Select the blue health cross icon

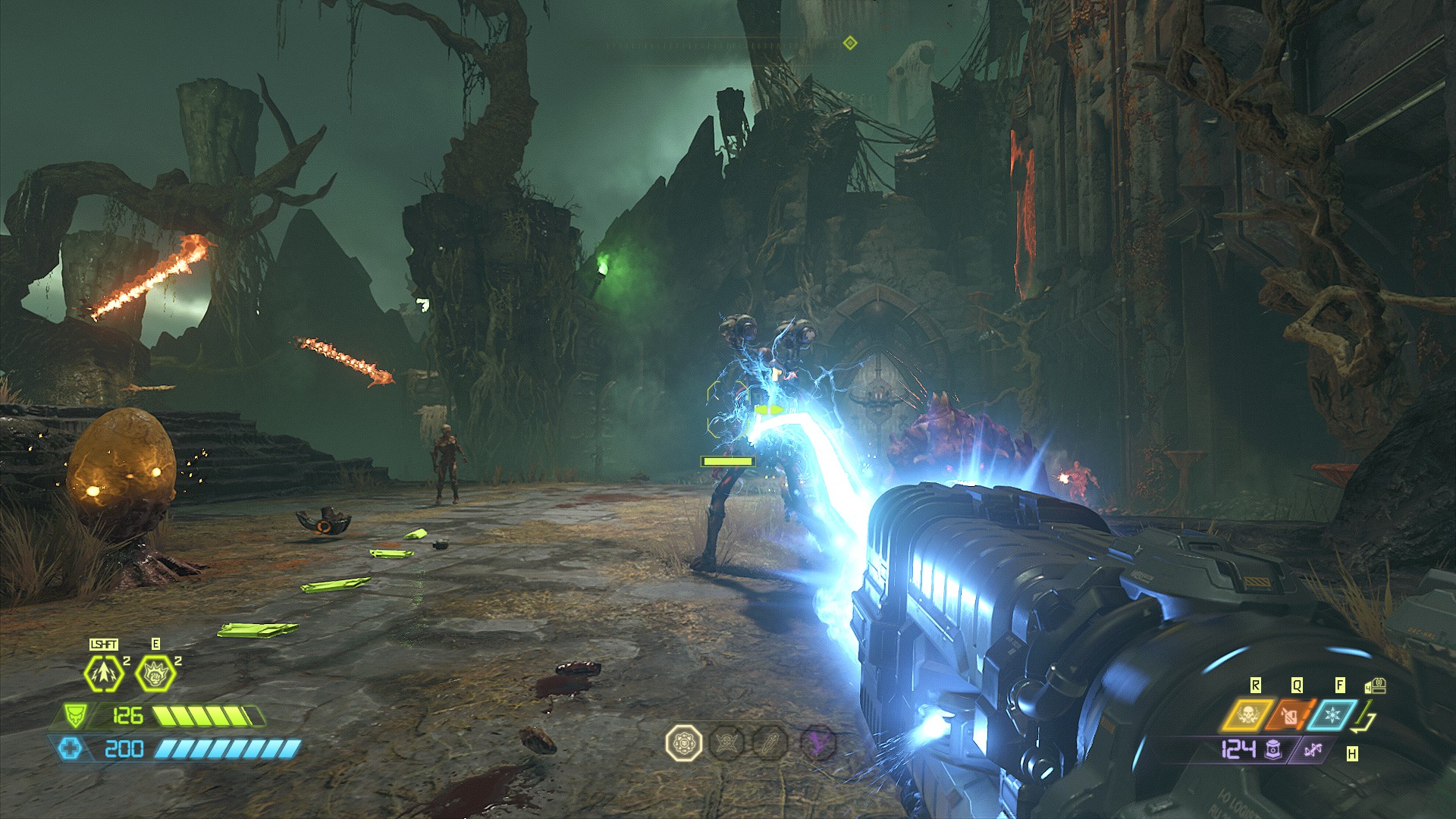click(69, 749)
